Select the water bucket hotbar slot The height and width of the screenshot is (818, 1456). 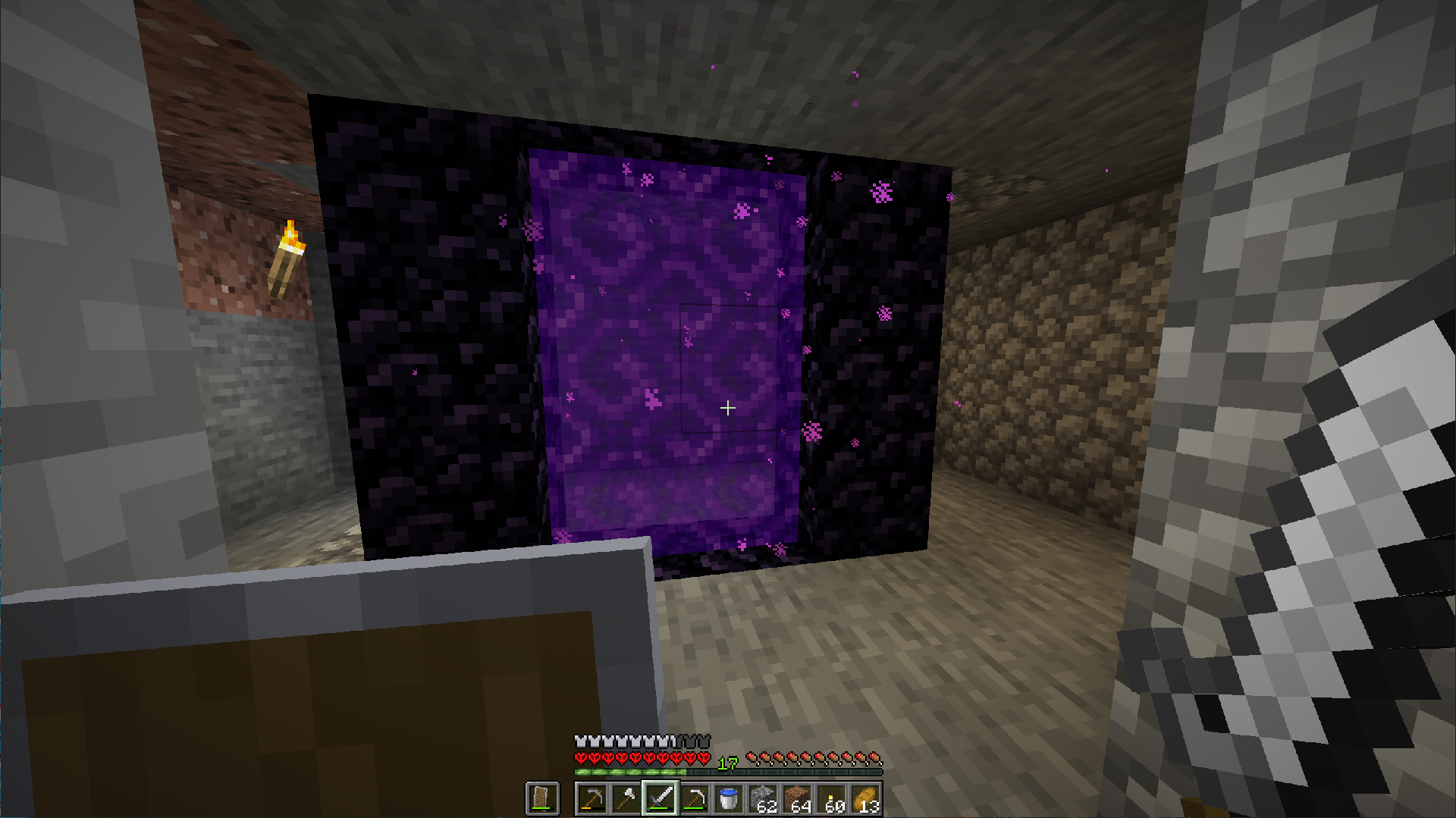point(729,798)
